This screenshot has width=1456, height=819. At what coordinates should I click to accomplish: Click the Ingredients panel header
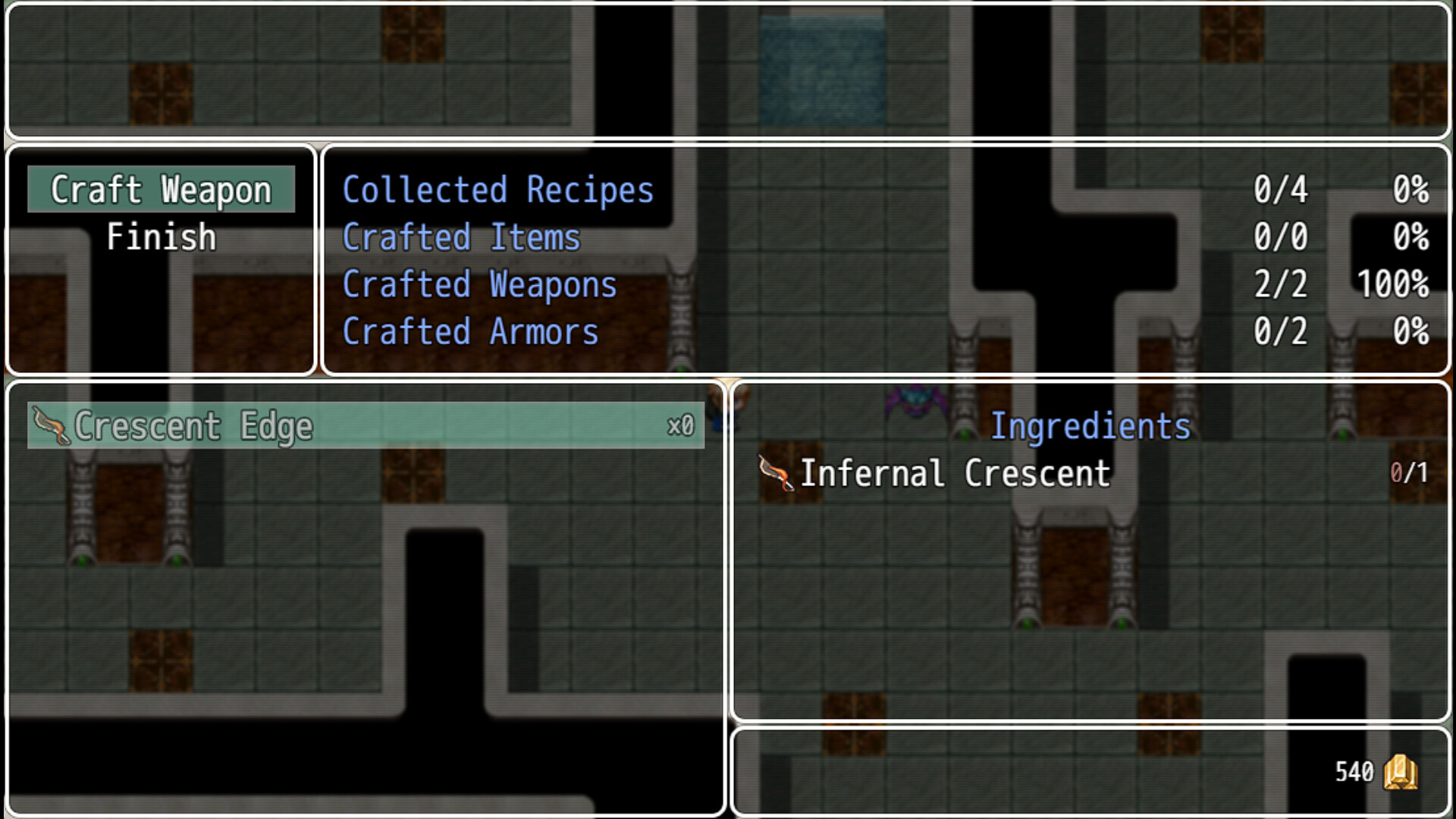1092,425
